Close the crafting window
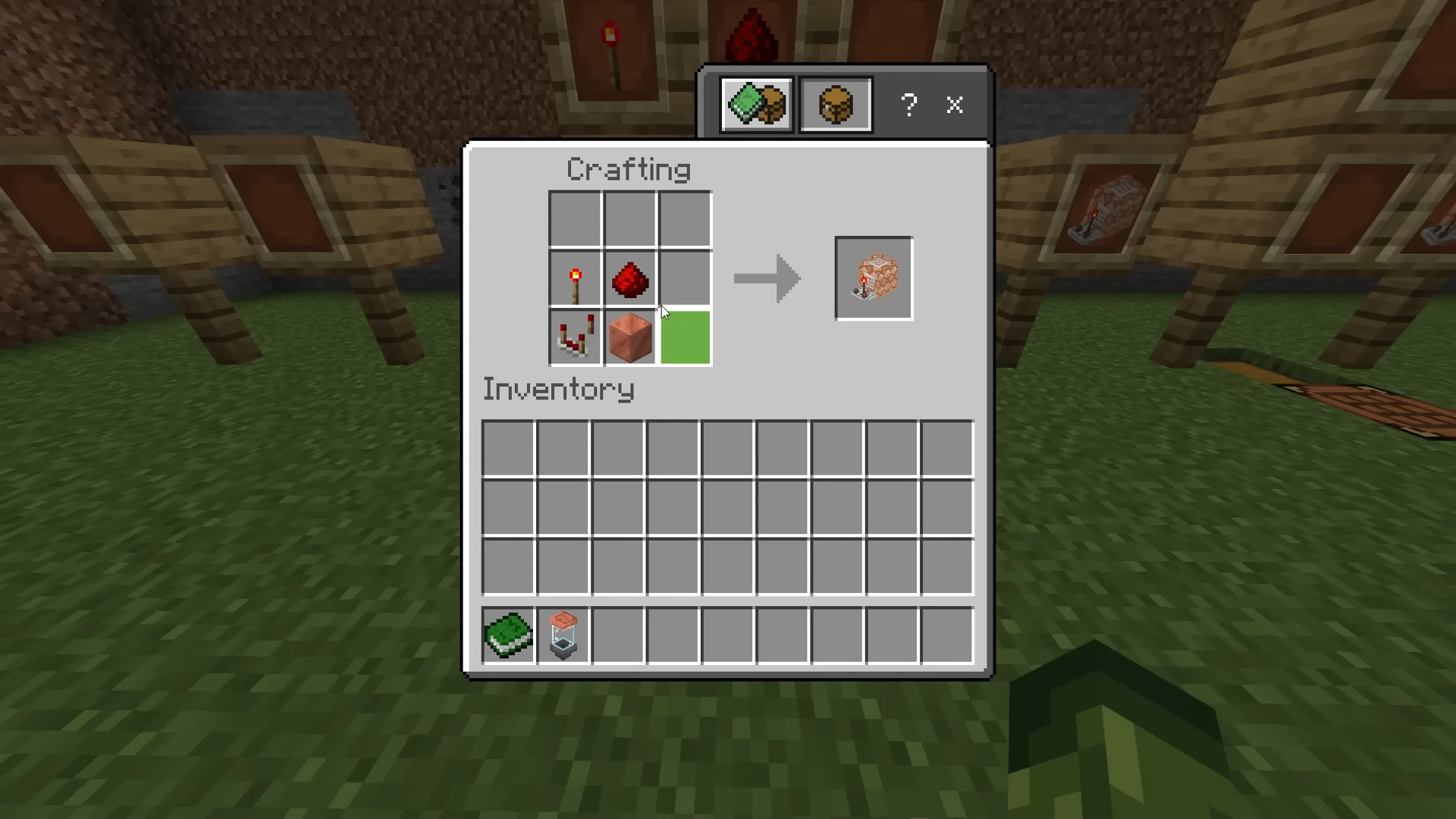 [x=955, y=105]
